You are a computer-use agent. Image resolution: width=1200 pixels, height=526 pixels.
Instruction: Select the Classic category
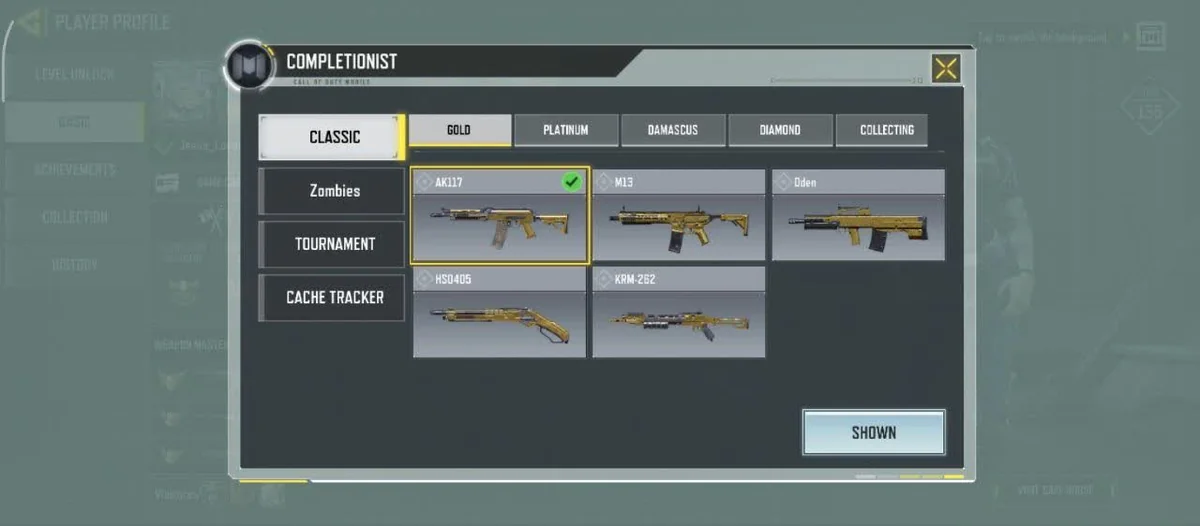333,137
